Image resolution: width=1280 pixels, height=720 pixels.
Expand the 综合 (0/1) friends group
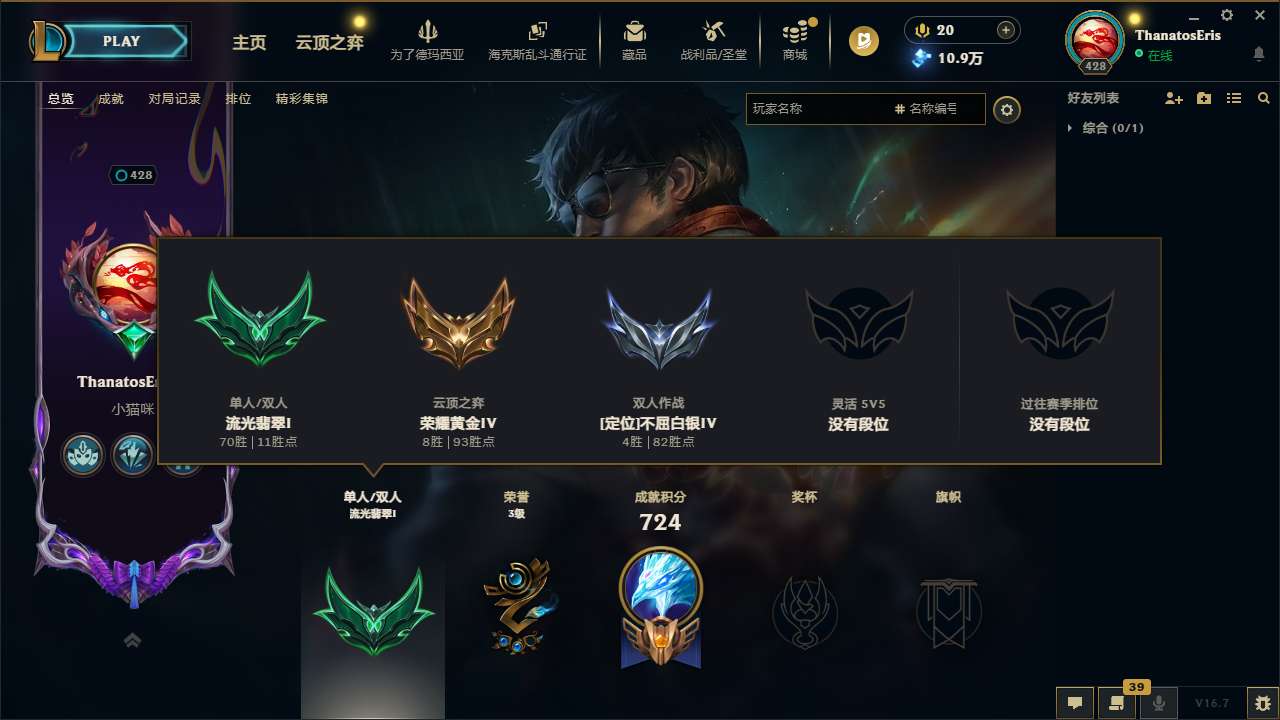pyautogui.click(x=1101, y=128)
